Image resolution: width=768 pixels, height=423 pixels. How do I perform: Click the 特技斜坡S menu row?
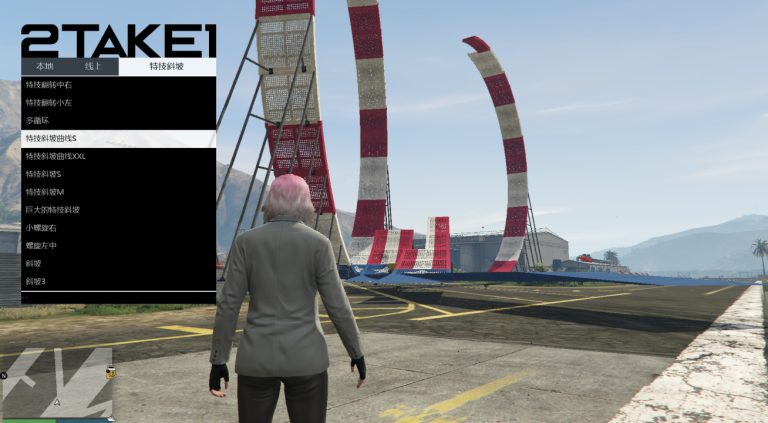pos(118,174)
